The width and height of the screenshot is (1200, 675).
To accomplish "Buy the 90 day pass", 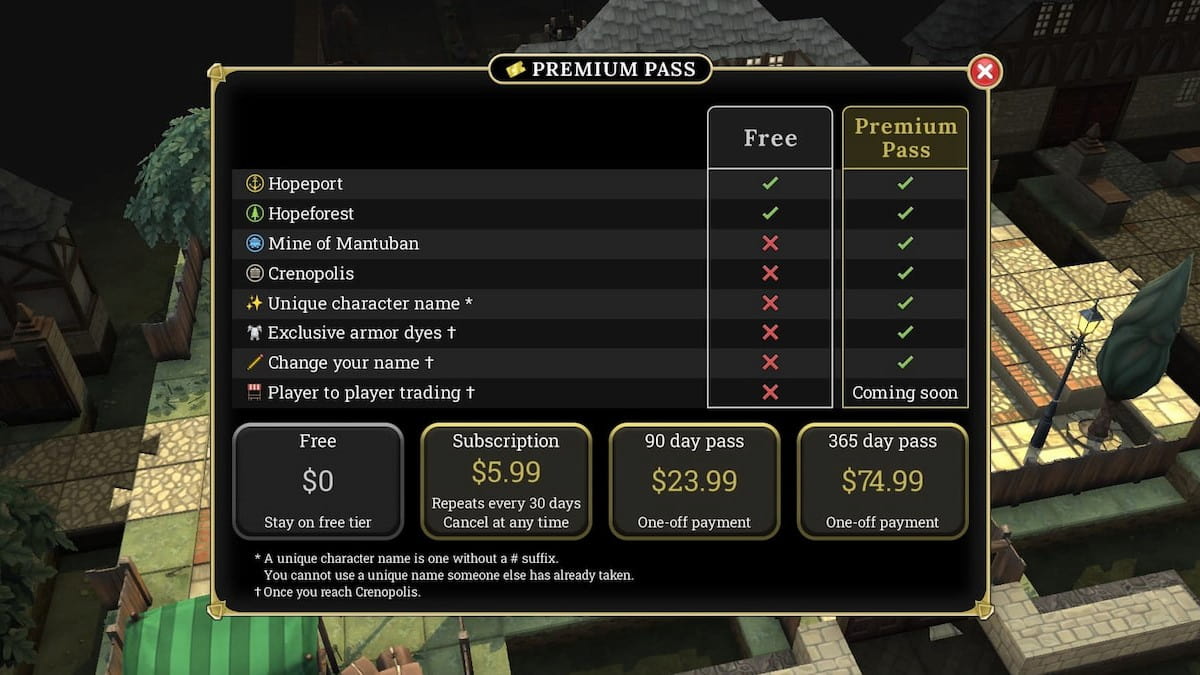I will (x=694, y=481).
